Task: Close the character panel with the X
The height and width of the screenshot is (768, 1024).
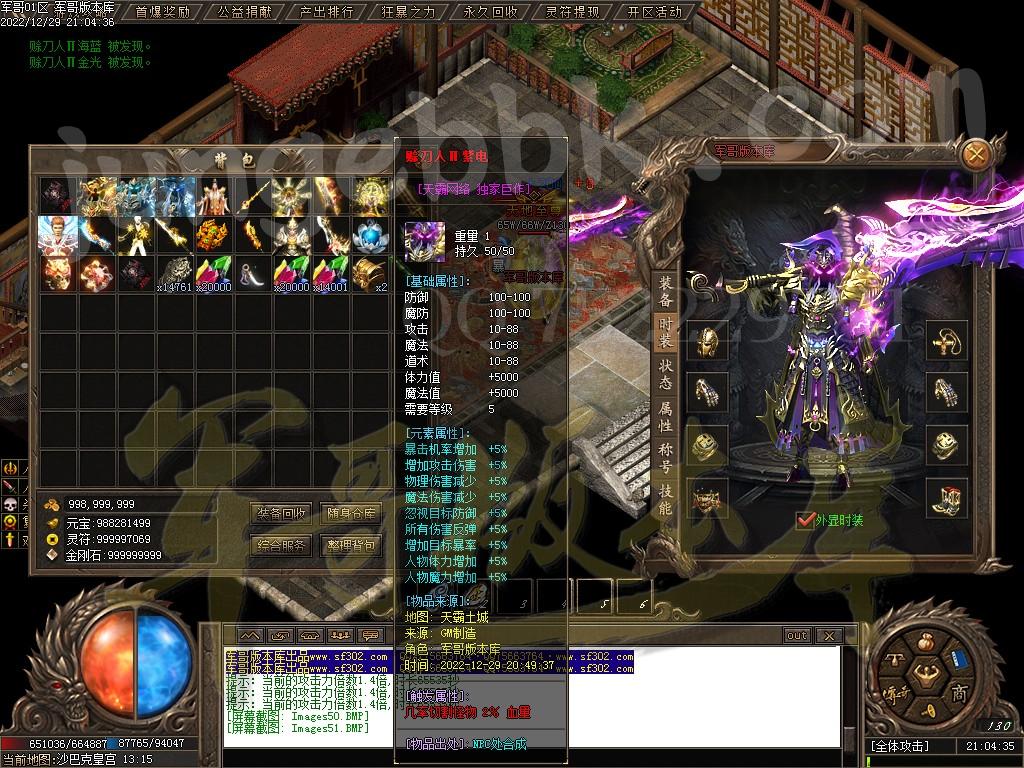Action: 976,153
